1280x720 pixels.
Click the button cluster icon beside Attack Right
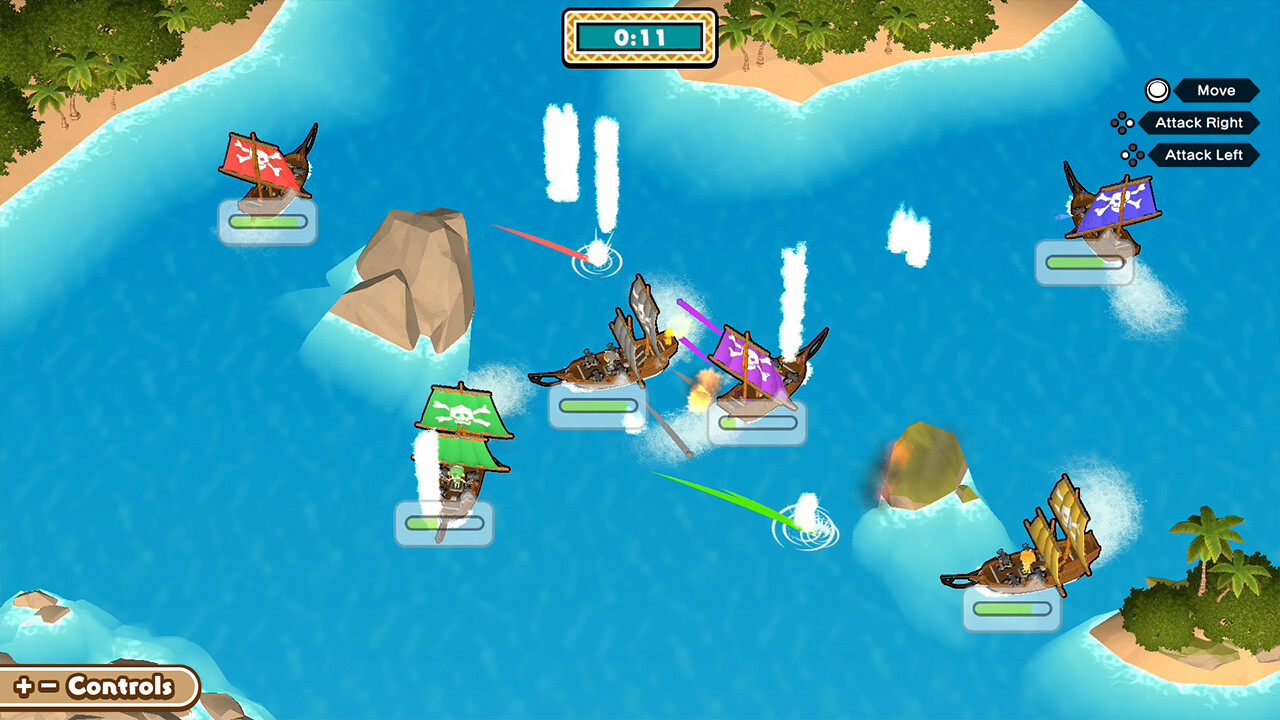tap(1124, 123)
